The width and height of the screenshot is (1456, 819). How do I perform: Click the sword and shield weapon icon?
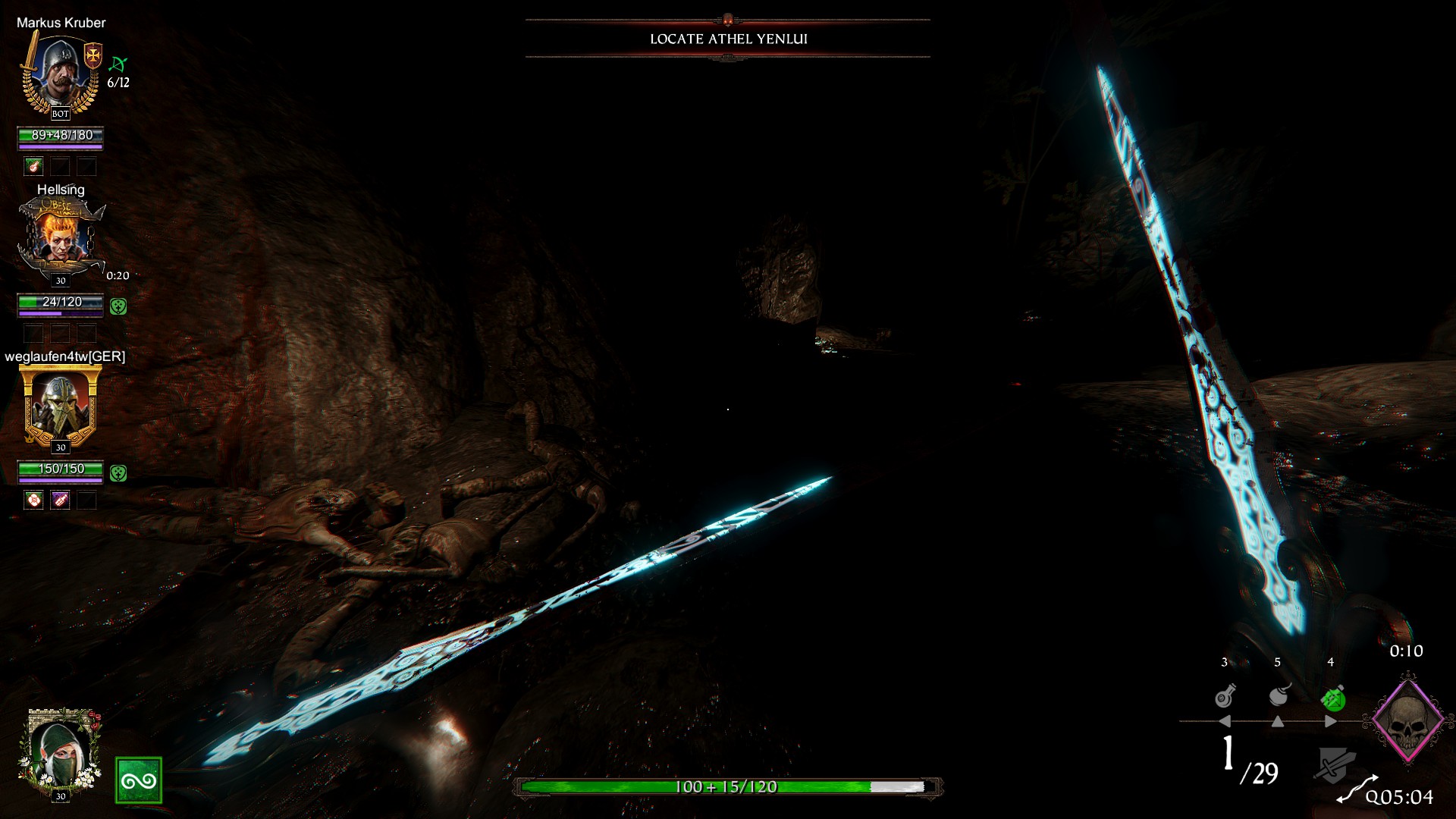(x=1333, y=765)
